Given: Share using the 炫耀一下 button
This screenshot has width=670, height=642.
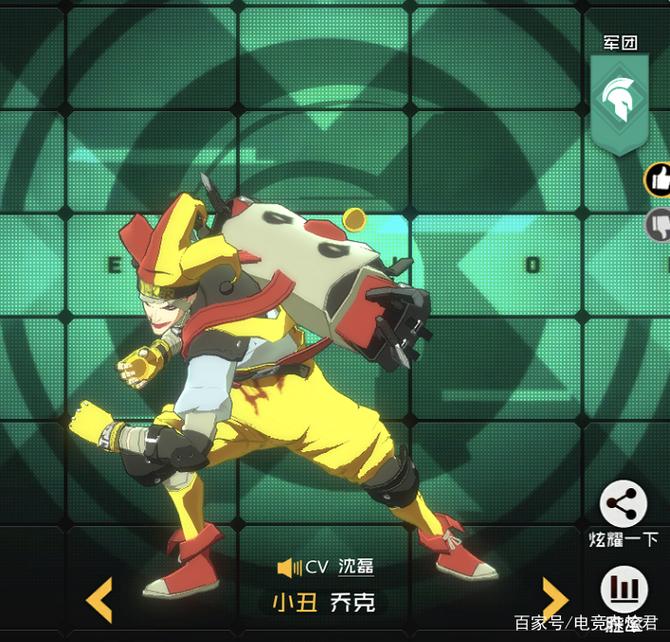Looking at the screenshot, I should pos(623,505).
